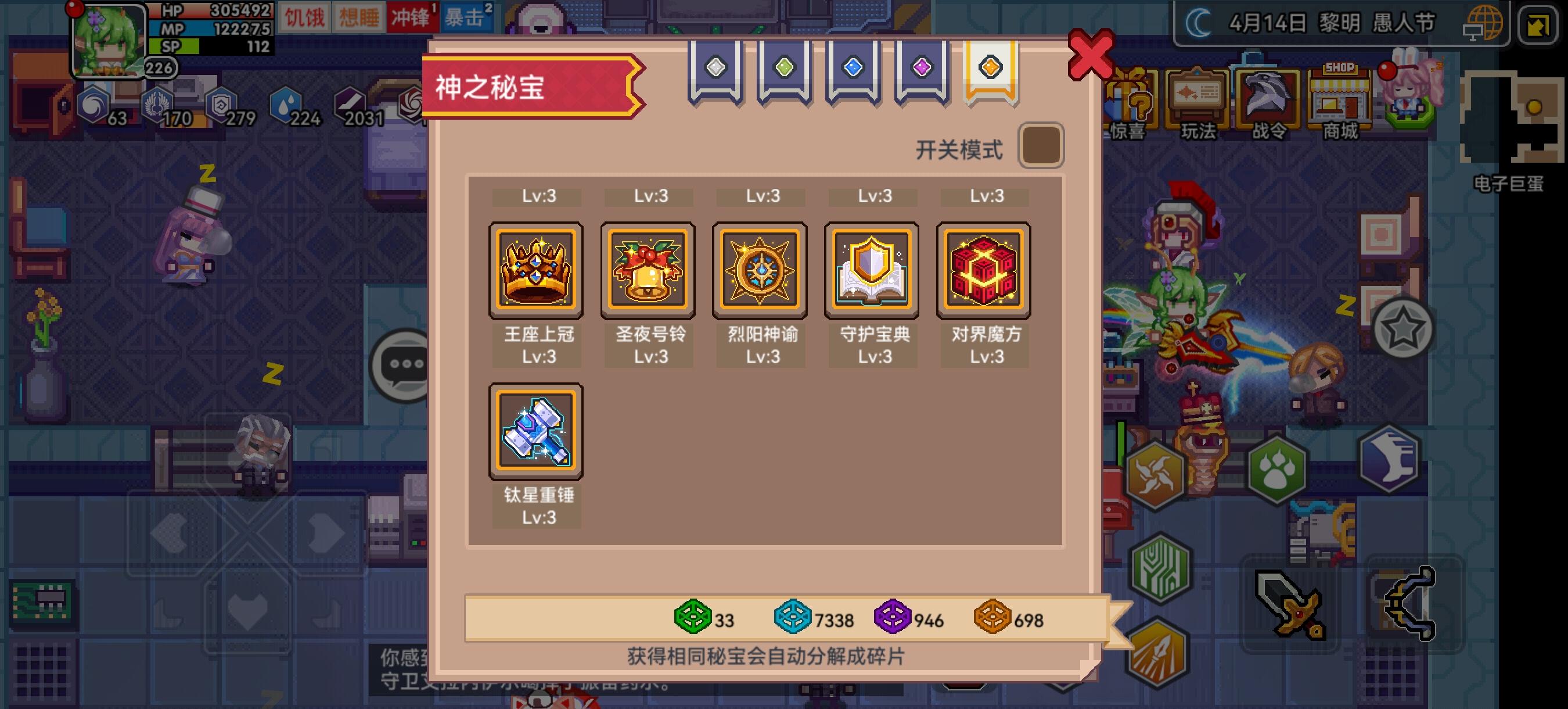The image size is (1568, 709).
Task: Open the white diamond rarity tab
Action: [x=716, y=67]
